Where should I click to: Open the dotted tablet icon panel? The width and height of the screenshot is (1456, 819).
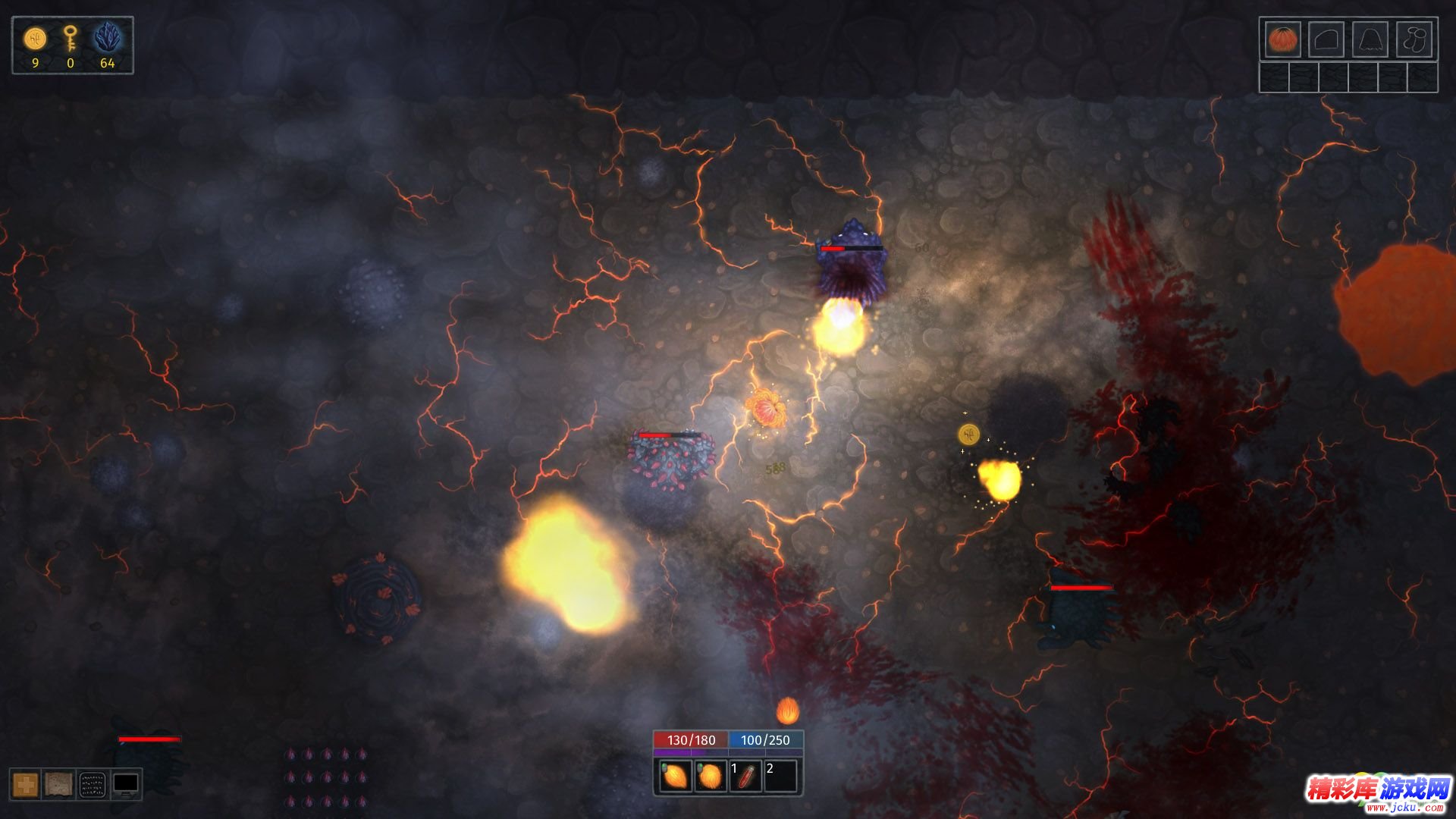tap(93, 784)
